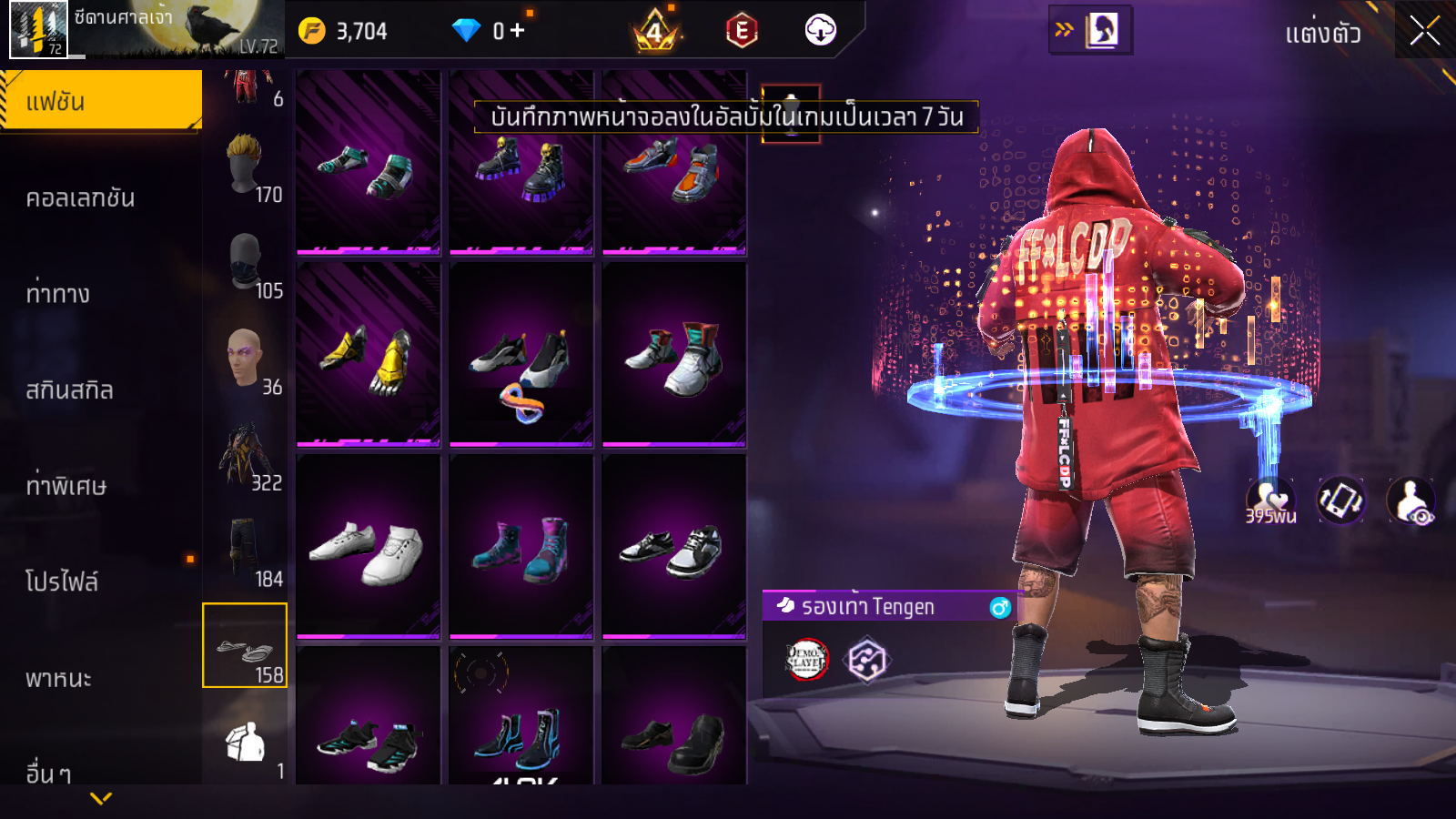Select the yellow clawed feet shoes
This screenshot has height=819, width=1456.
pos(369,356)
